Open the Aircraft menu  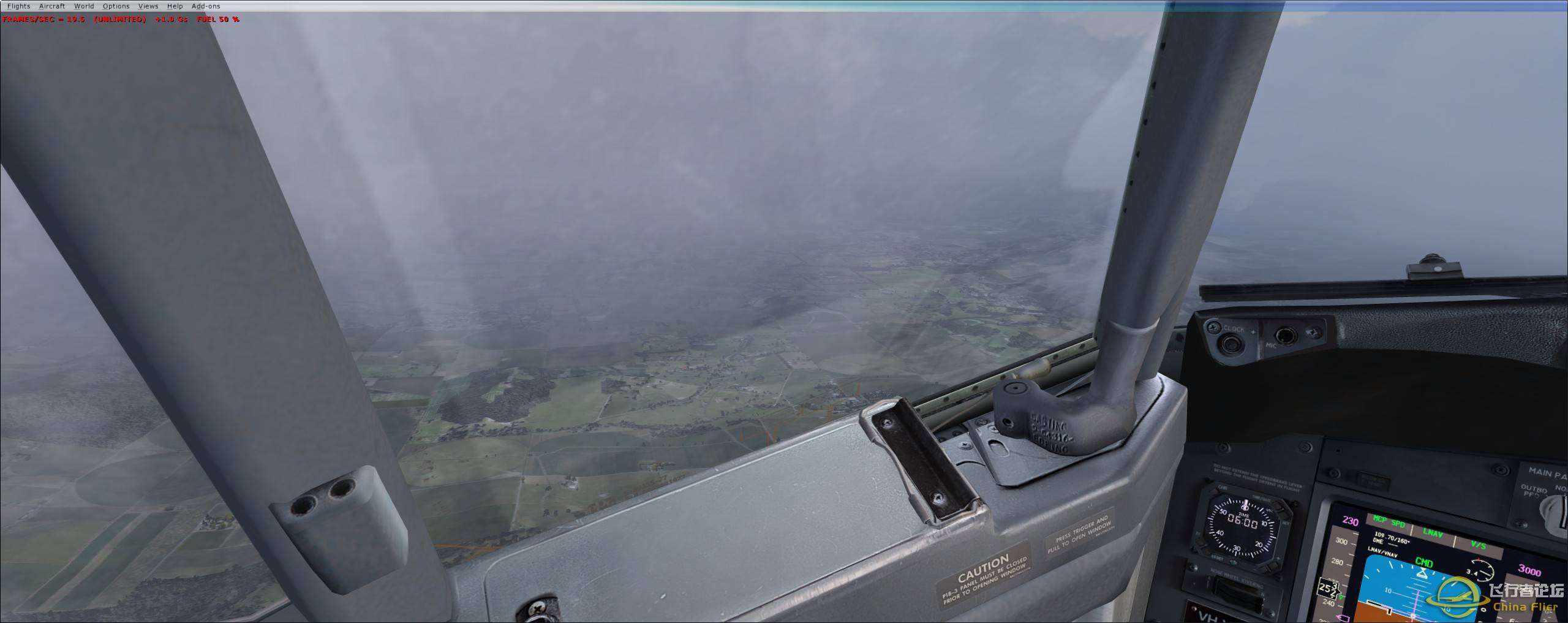pyautogui.click(x=51, y=6)
